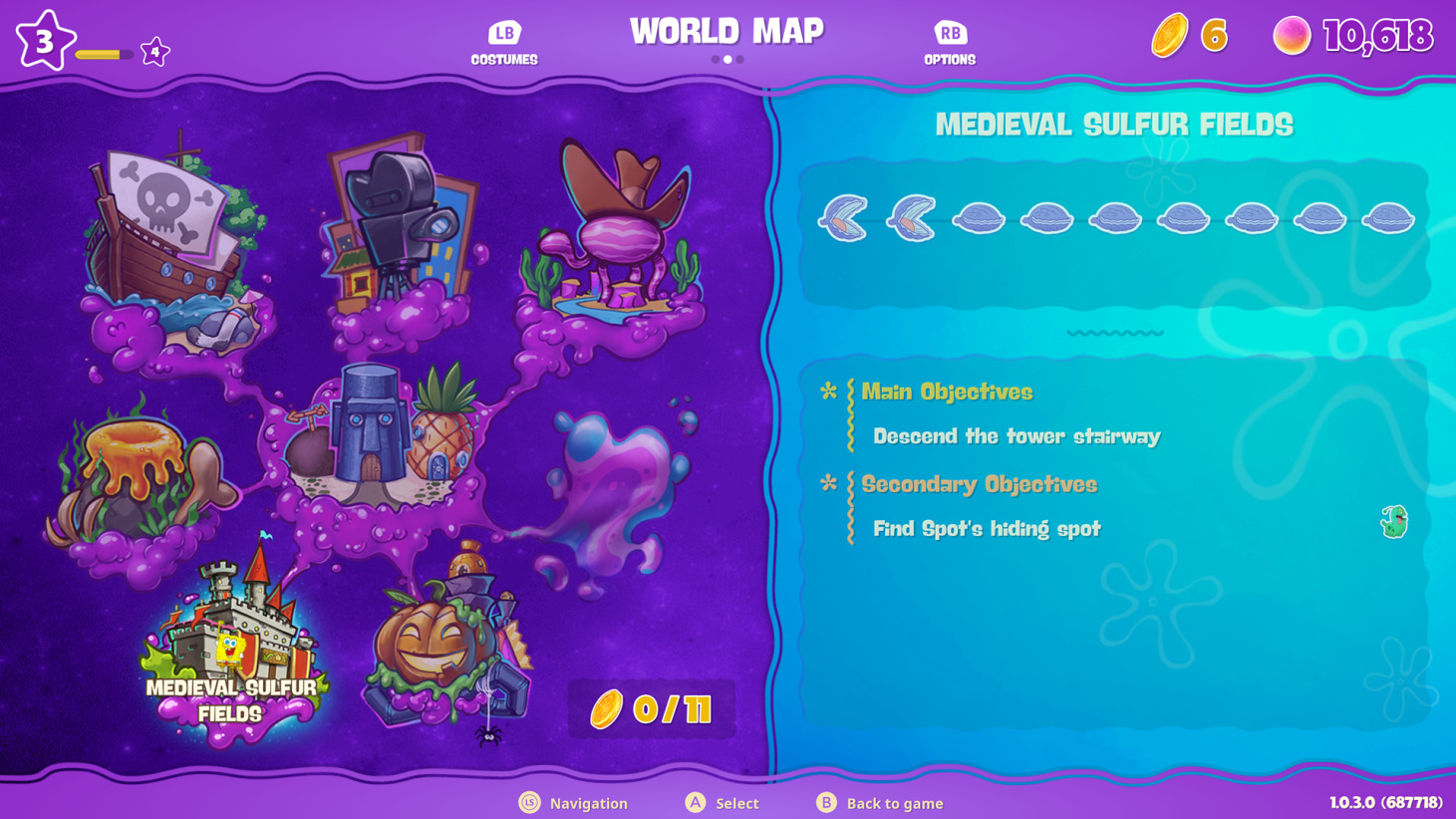Screen dimensions: 1456x819
Task: Open the Options menu with RB
Action: tap(949, 40)
